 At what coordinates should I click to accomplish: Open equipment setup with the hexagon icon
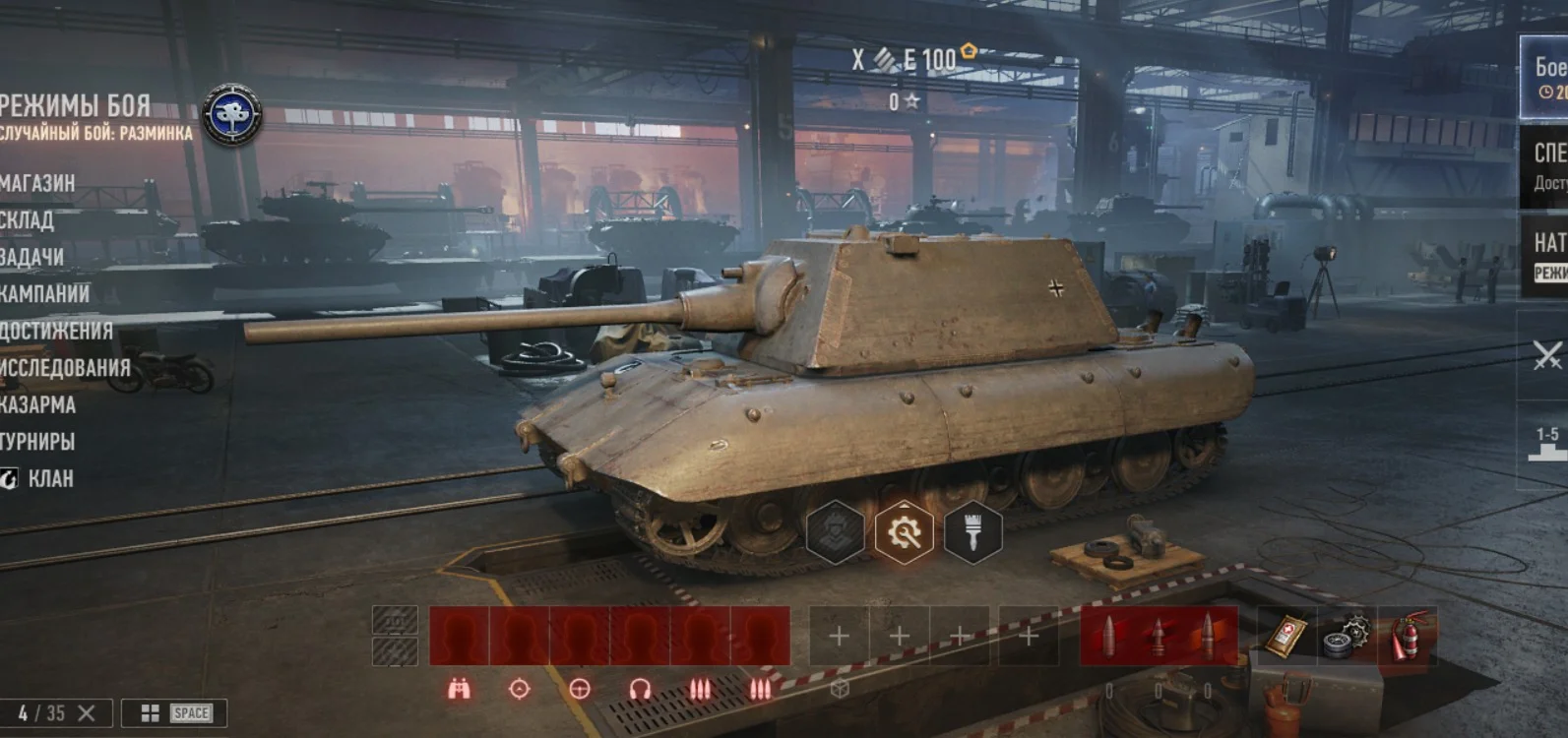point(837,533)
